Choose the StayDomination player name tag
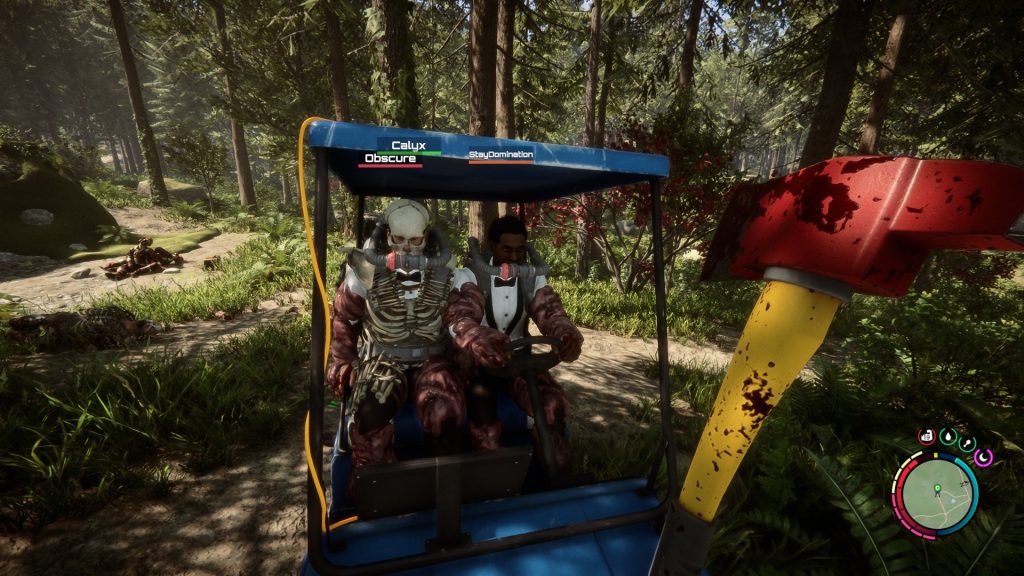Screen dimensions: 1024x576 [x=501, y=154]
